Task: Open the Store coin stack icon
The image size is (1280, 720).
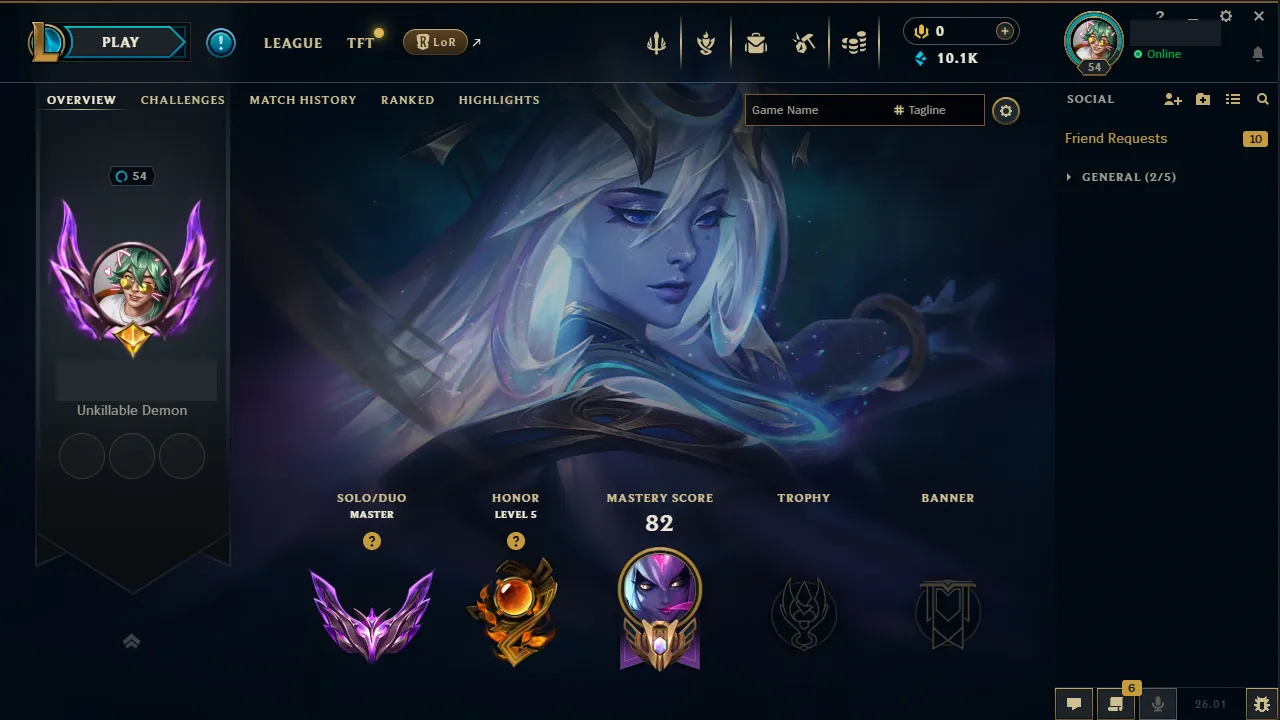Action: click(854, 42)
